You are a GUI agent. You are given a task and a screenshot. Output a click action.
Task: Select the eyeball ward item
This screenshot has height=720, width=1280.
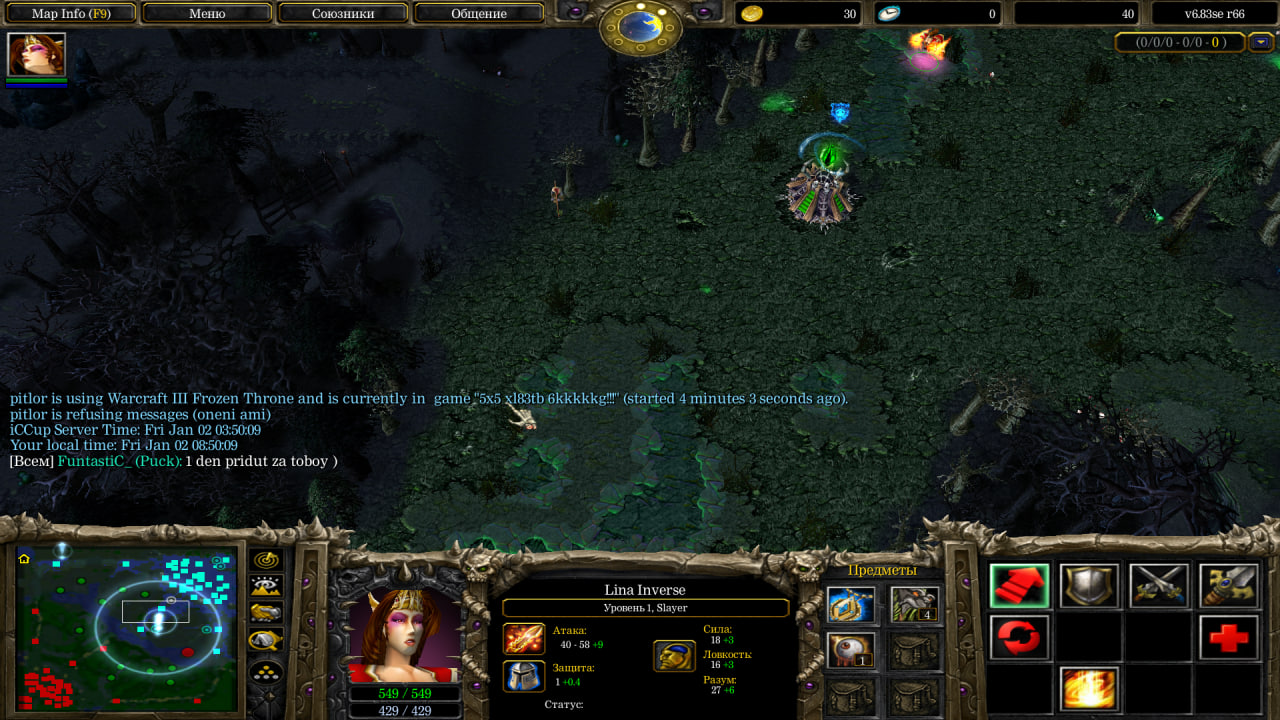tap(851, 650)
